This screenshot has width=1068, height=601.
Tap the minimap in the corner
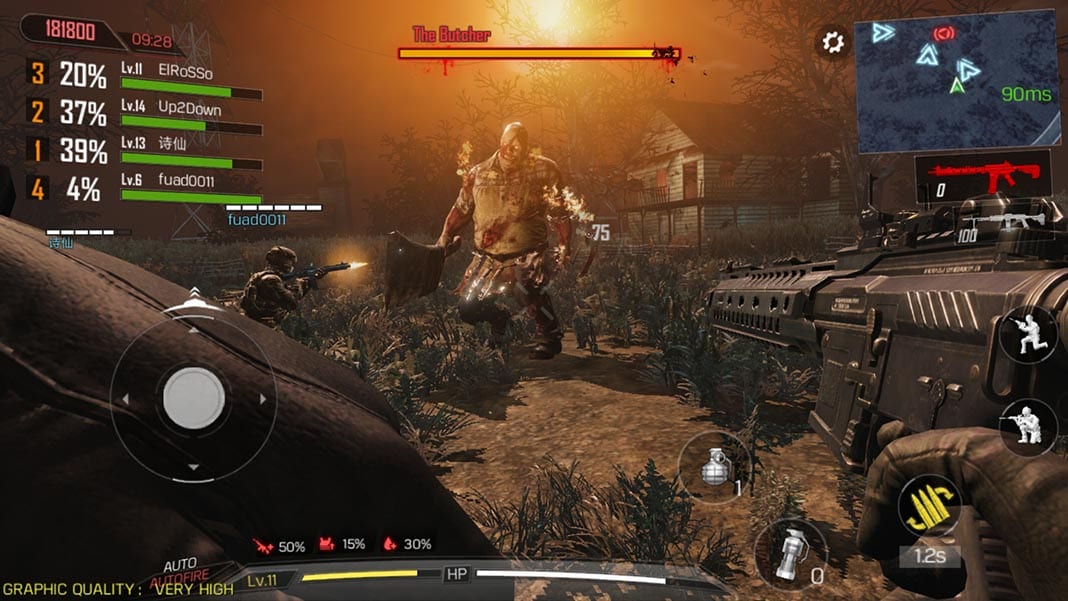click(956, 85)
